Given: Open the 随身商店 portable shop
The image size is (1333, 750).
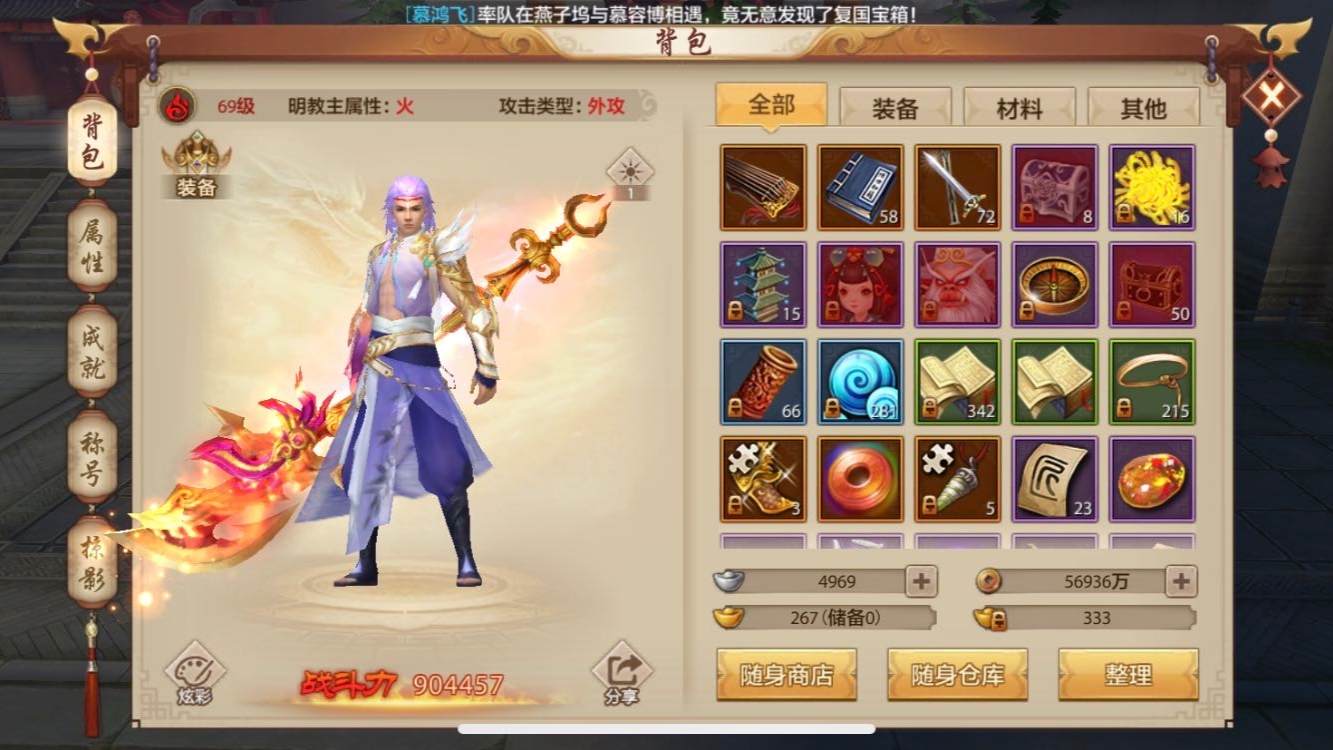Looking at the screenshot, I should 787,674.
